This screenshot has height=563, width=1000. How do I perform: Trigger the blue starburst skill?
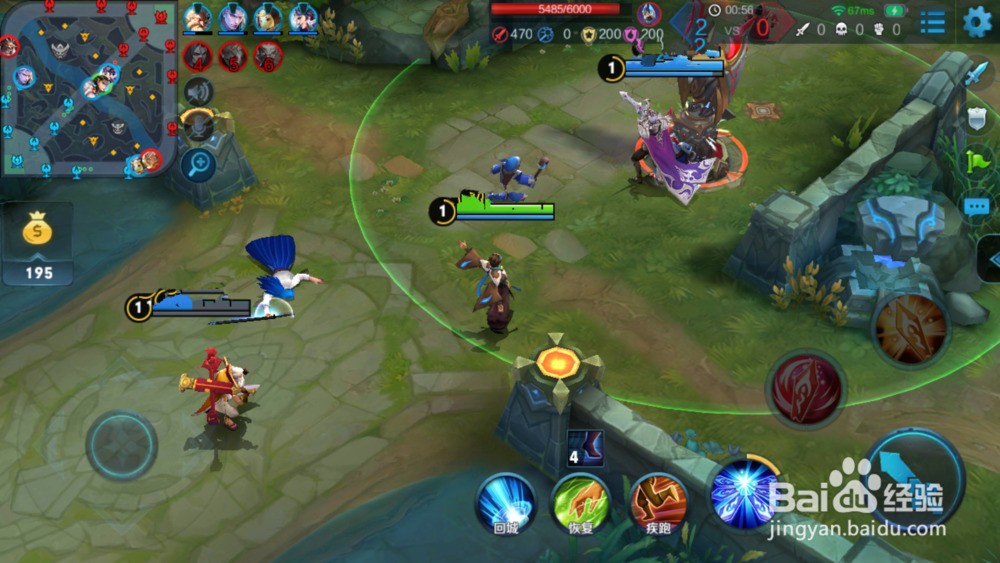click(744, 493)
